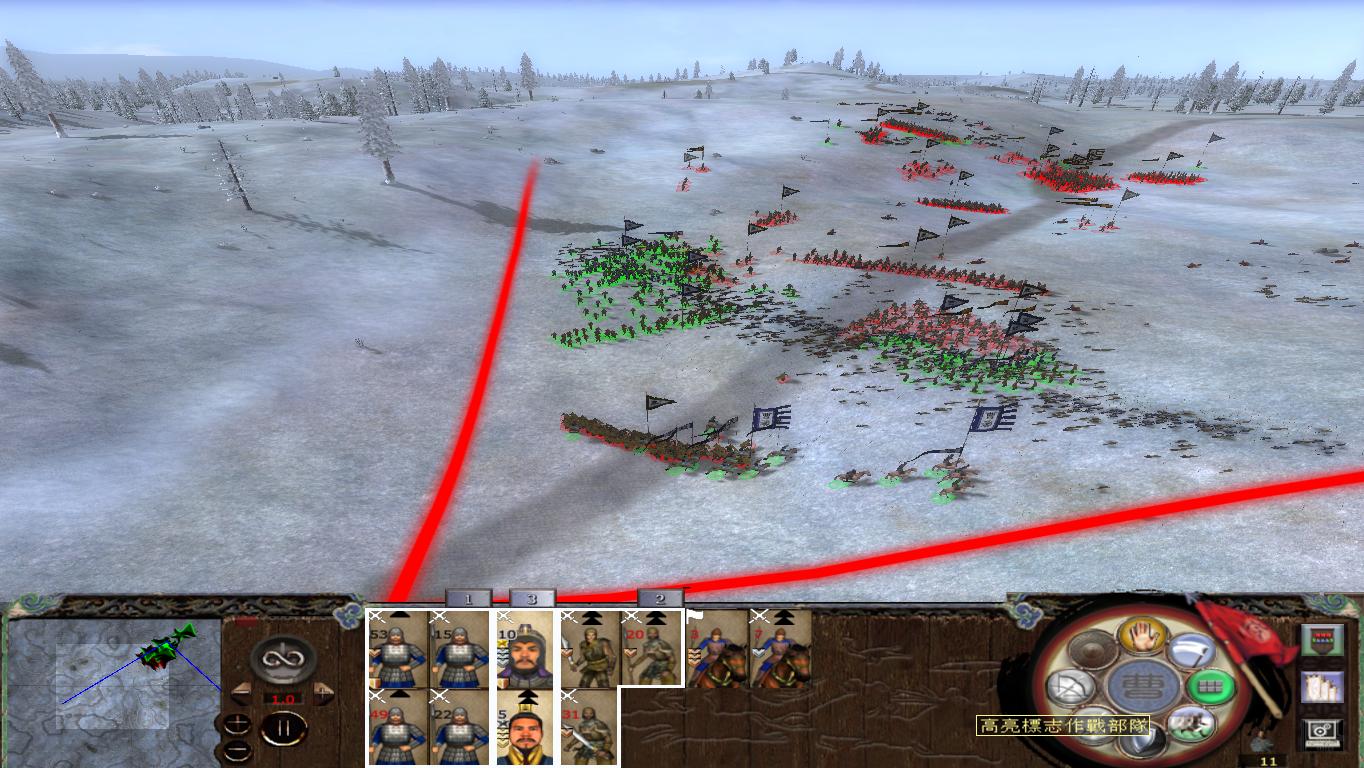Click the army banner roster icon
This screenshot has width=1364, height=768.
pyautogui.click(x=1320, y=640)
